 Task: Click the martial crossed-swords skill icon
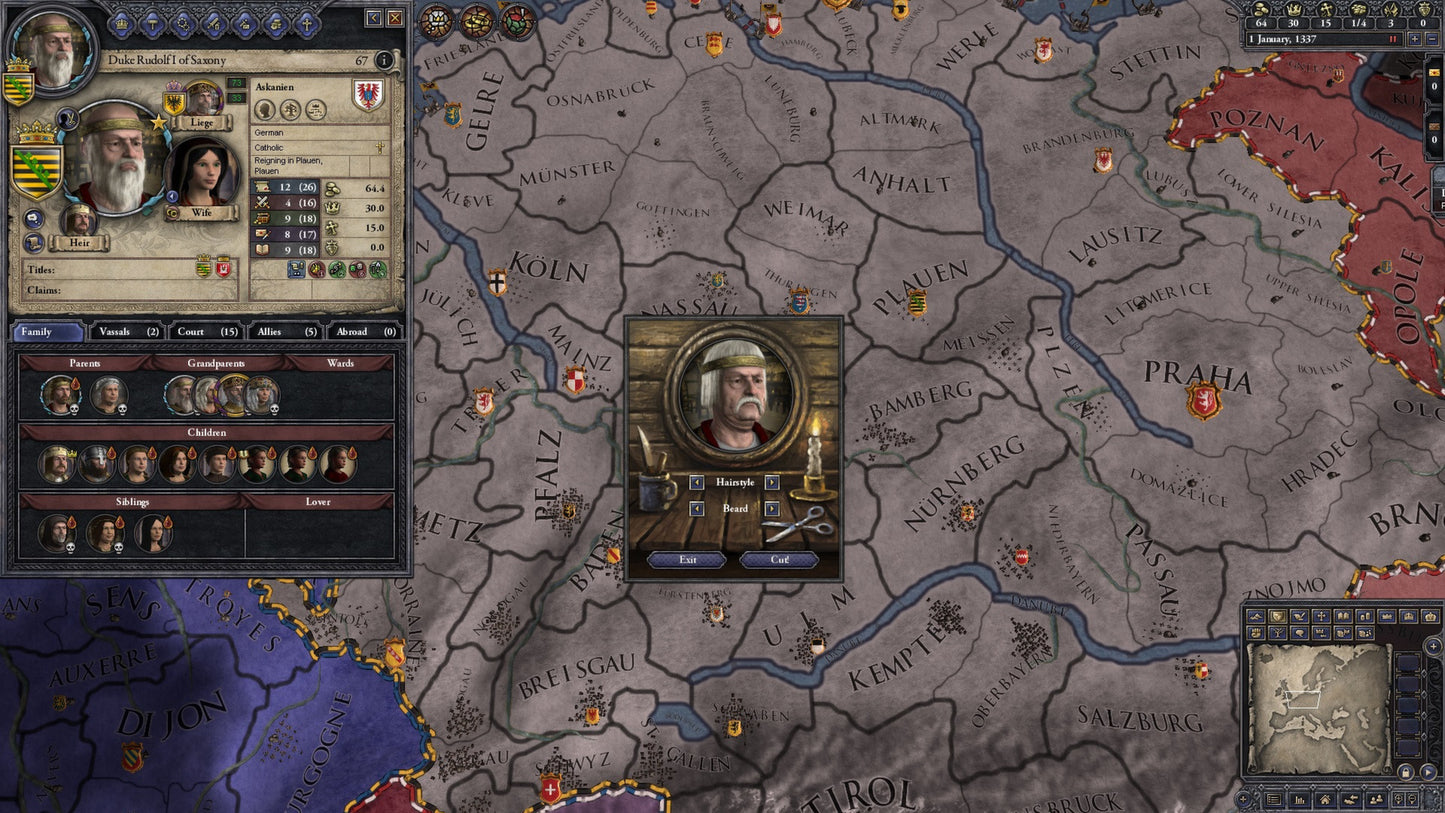click(262, 203)
